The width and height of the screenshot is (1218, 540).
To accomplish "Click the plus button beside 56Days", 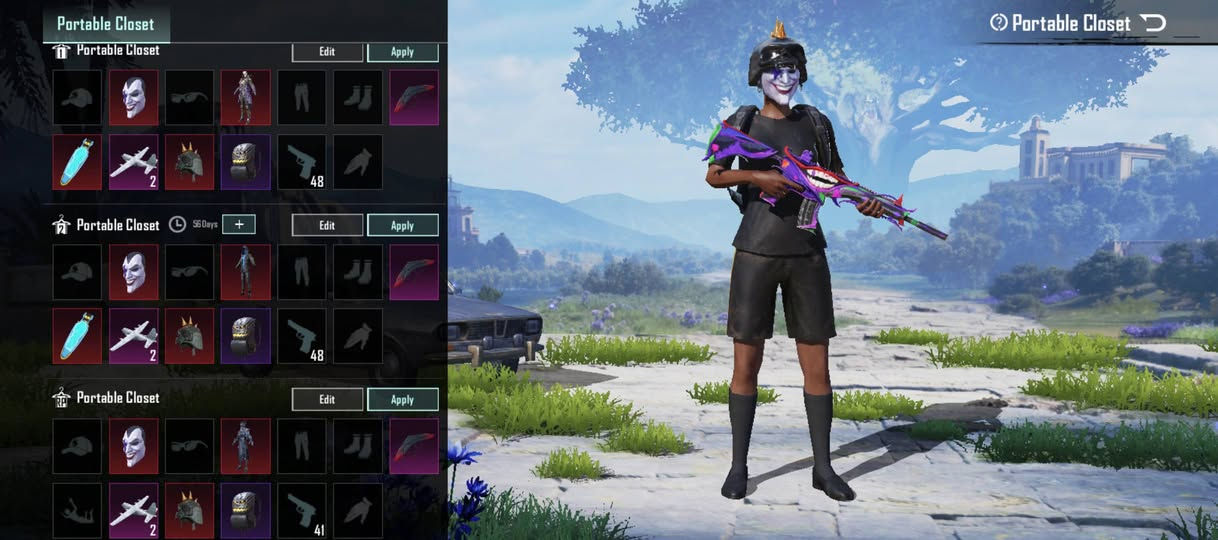I will (239, 225).
